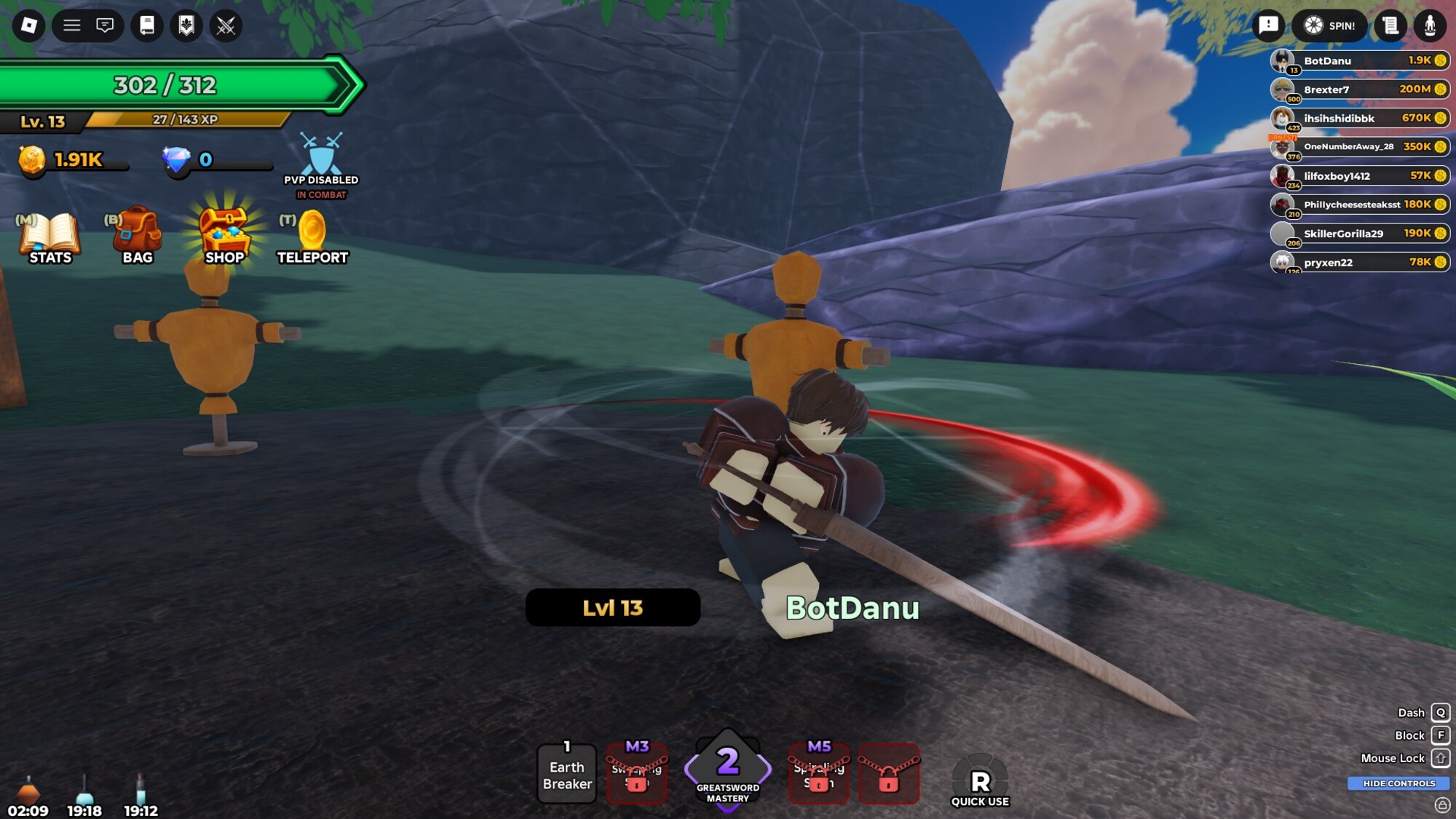Click the Spin! wheel button
The image size is (1456, 819).
click(1330, 26)
